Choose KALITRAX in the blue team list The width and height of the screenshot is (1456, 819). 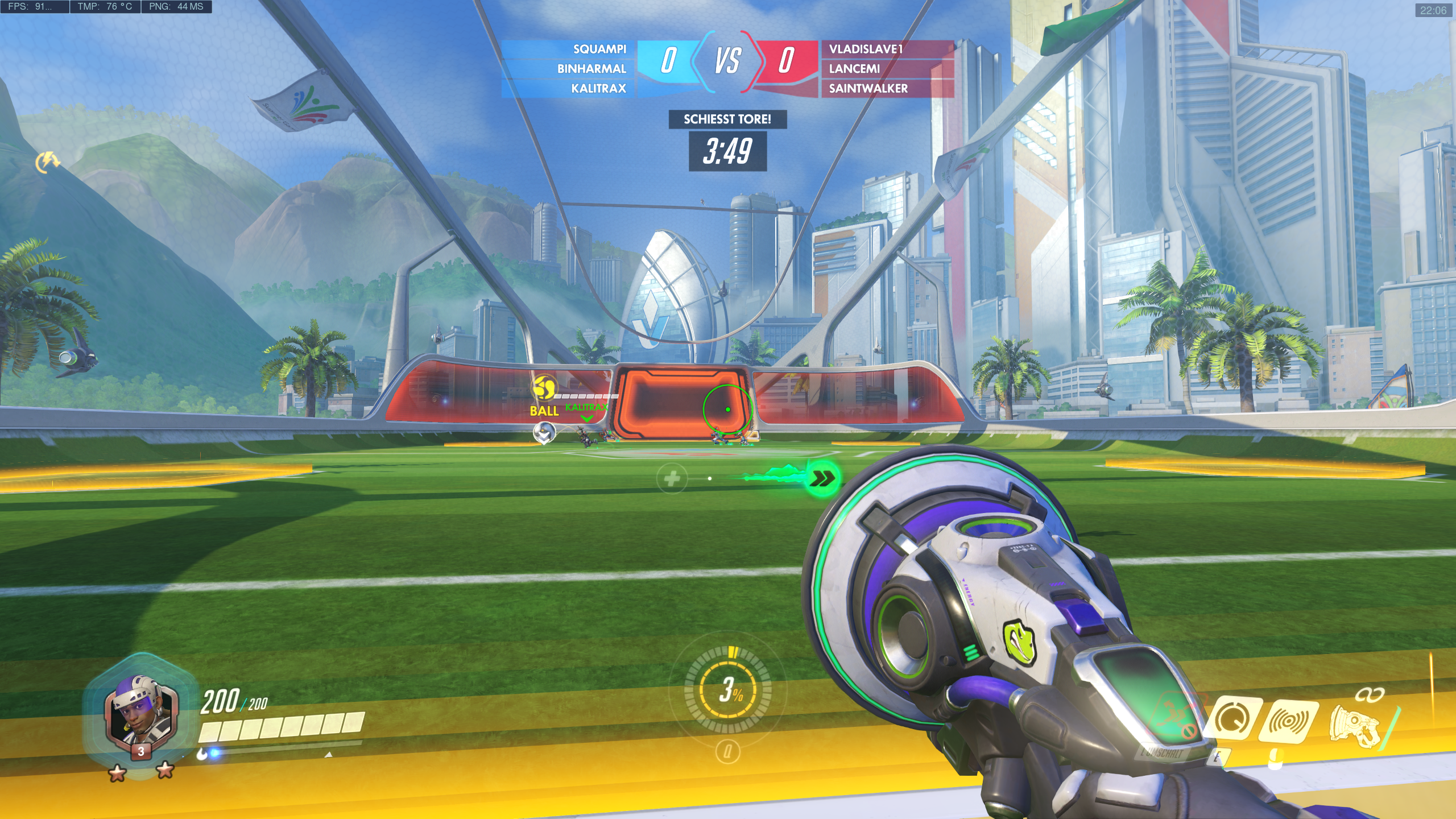pyautogui.click(x=598, y=89)
